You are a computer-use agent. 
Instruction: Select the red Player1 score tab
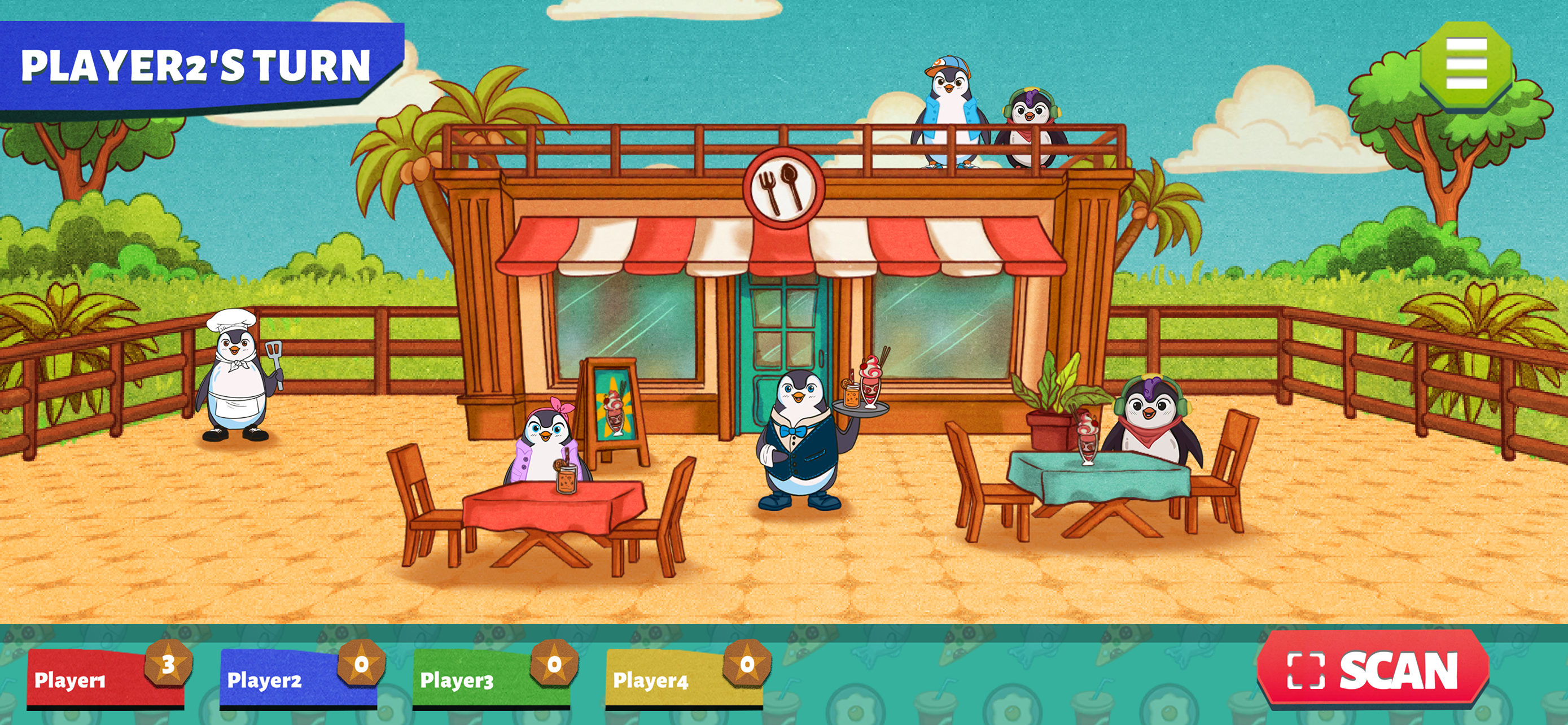pyautogui.click(x=103, y=679)
